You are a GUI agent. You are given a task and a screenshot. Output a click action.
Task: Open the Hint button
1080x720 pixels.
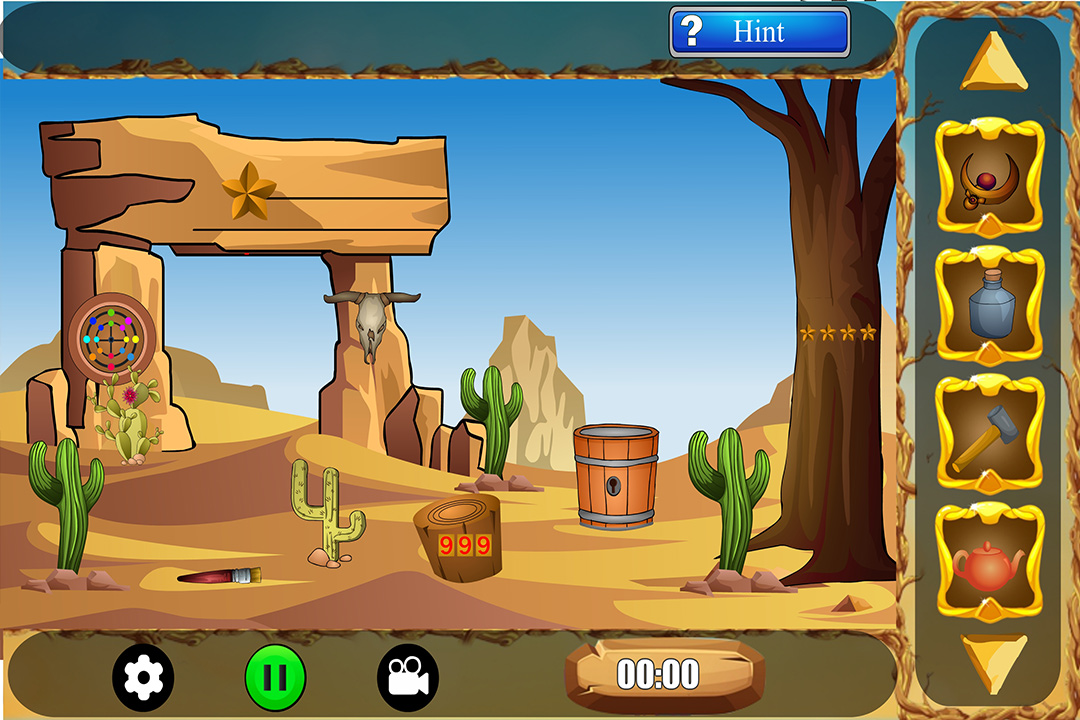coord(759,32)
